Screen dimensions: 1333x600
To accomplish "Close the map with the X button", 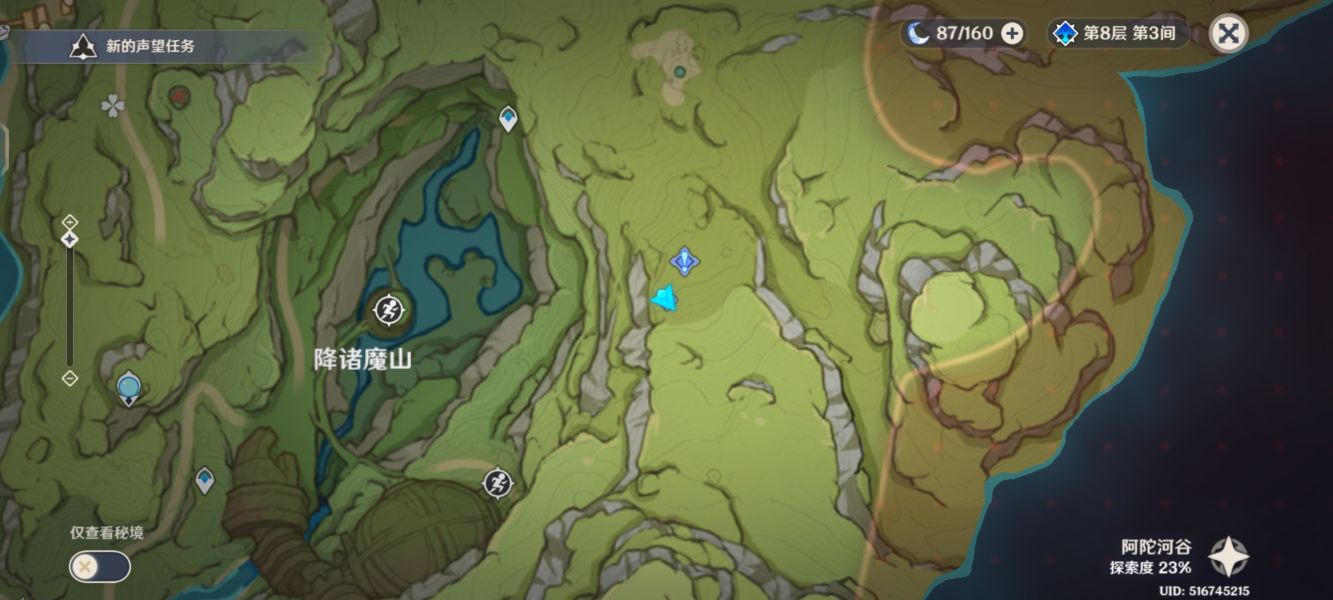I will click(x=1228, y=33).
